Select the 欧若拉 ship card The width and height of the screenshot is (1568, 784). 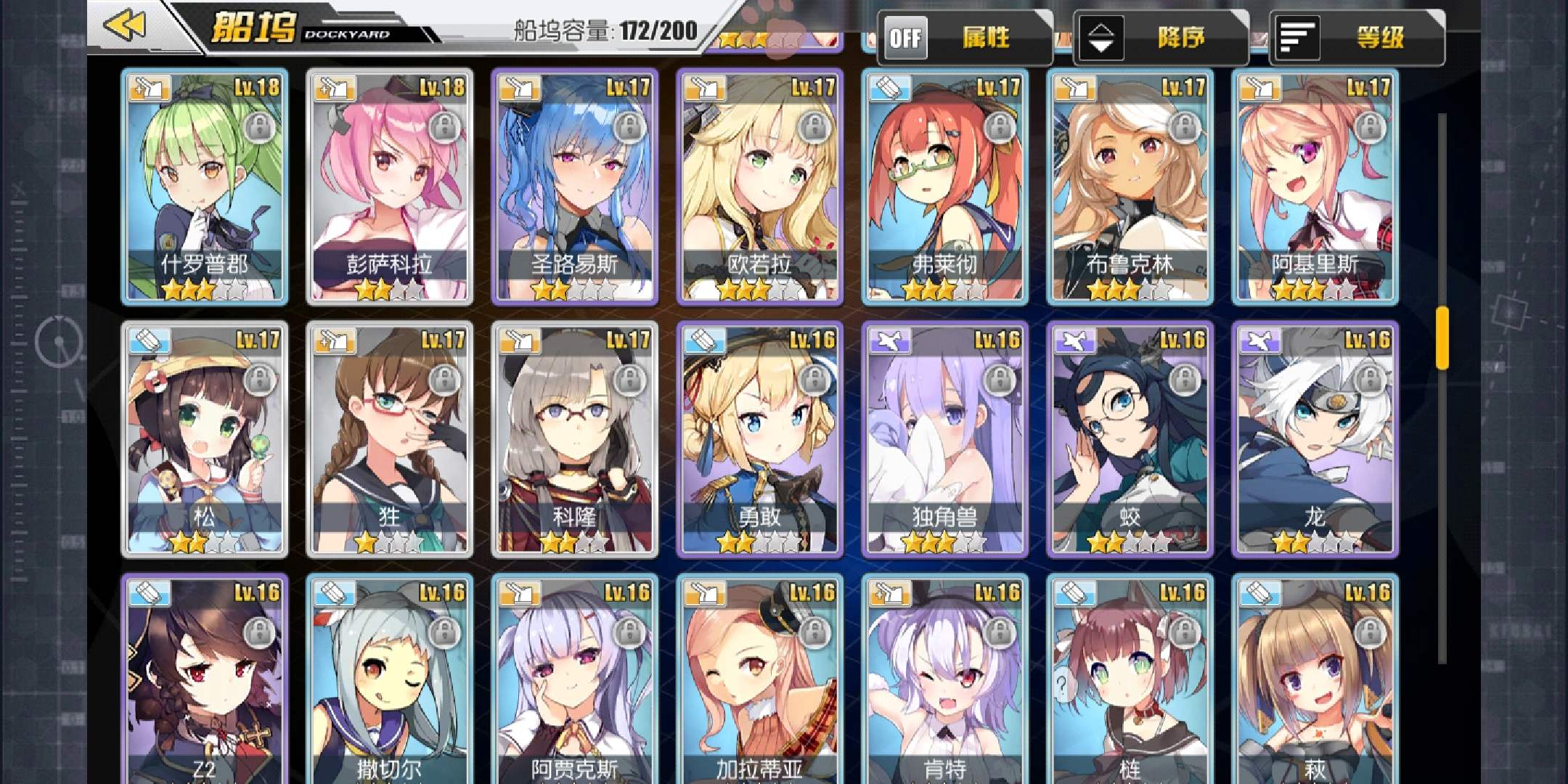click(x=760, y=187)
